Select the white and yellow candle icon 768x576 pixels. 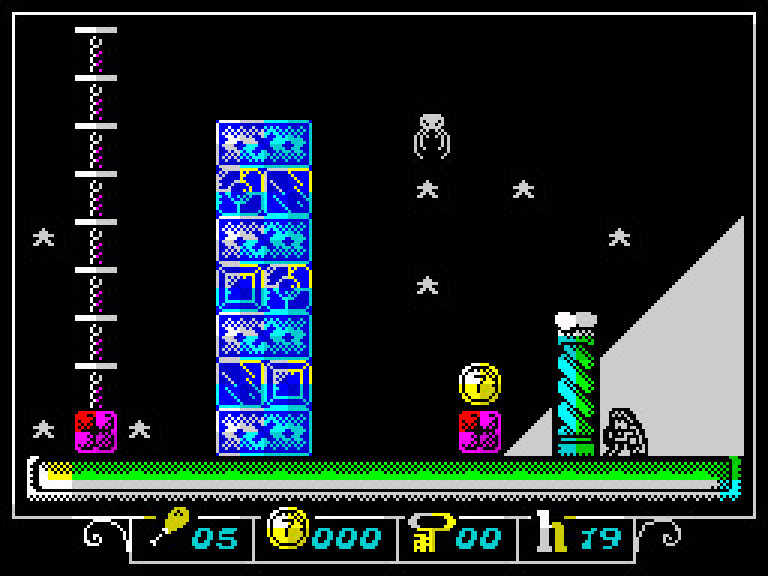pyautogui.click(x=551, y=531)
